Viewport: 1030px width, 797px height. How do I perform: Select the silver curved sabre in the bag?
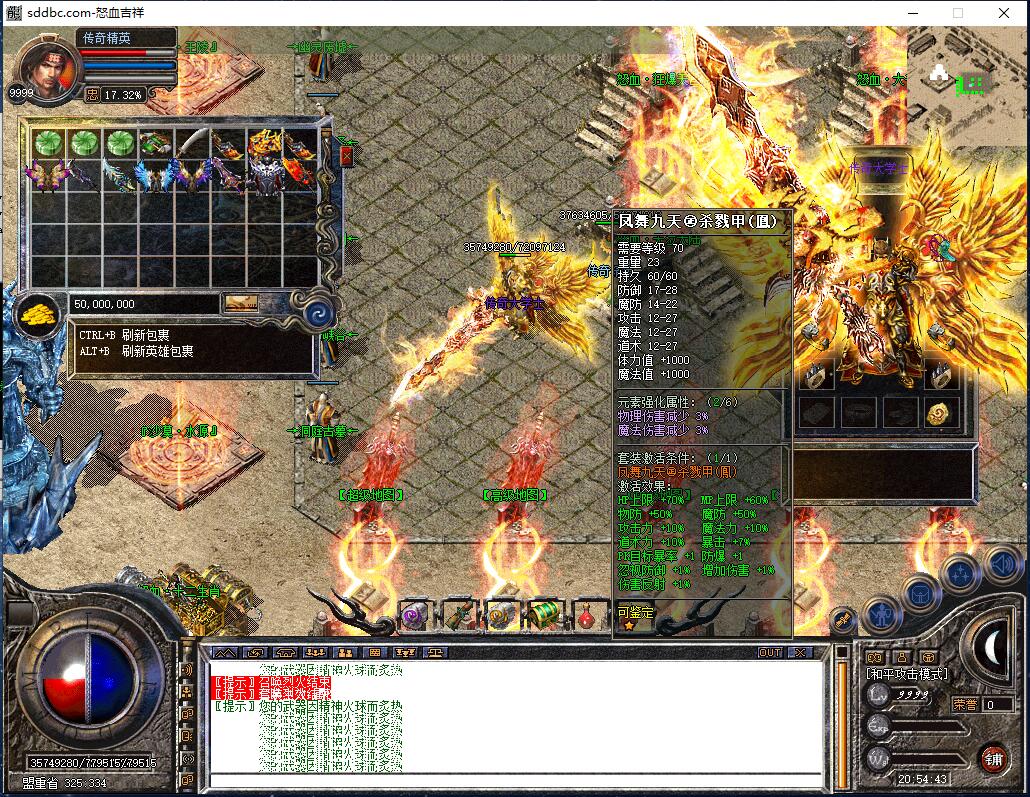[x=193, y=142]
